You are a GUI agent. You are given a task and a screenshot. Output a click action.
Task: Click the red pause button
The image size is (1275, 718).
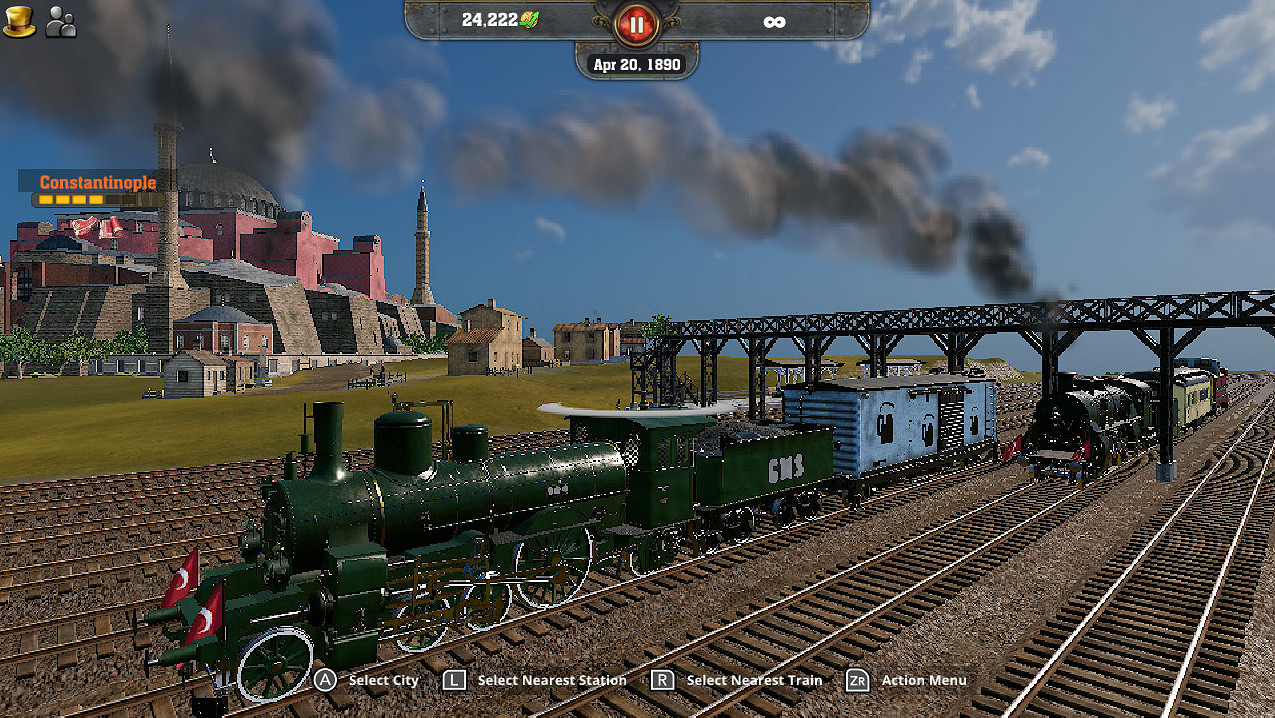click(x=636, y=24)
